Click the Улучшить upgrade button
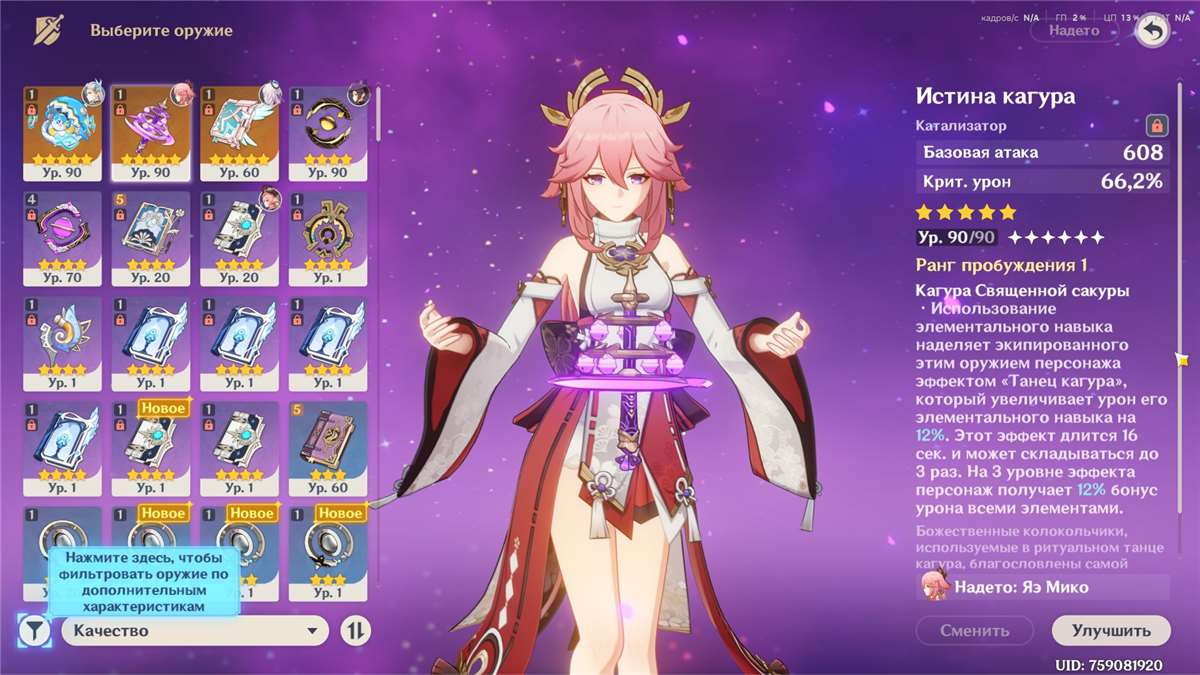The height and width of the screenshot is (675, 1200). 1111,631
